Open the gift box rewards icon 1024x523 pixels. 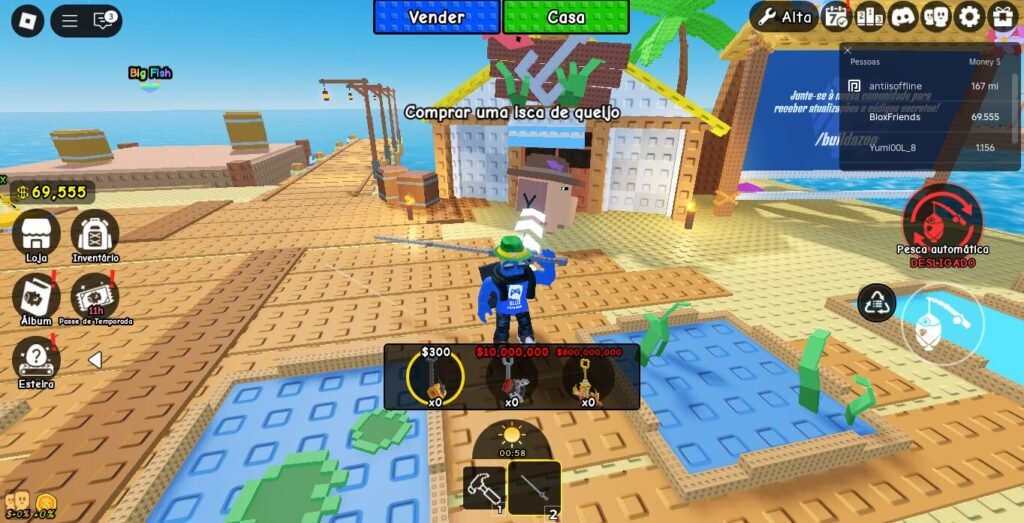coord(1002,17)
